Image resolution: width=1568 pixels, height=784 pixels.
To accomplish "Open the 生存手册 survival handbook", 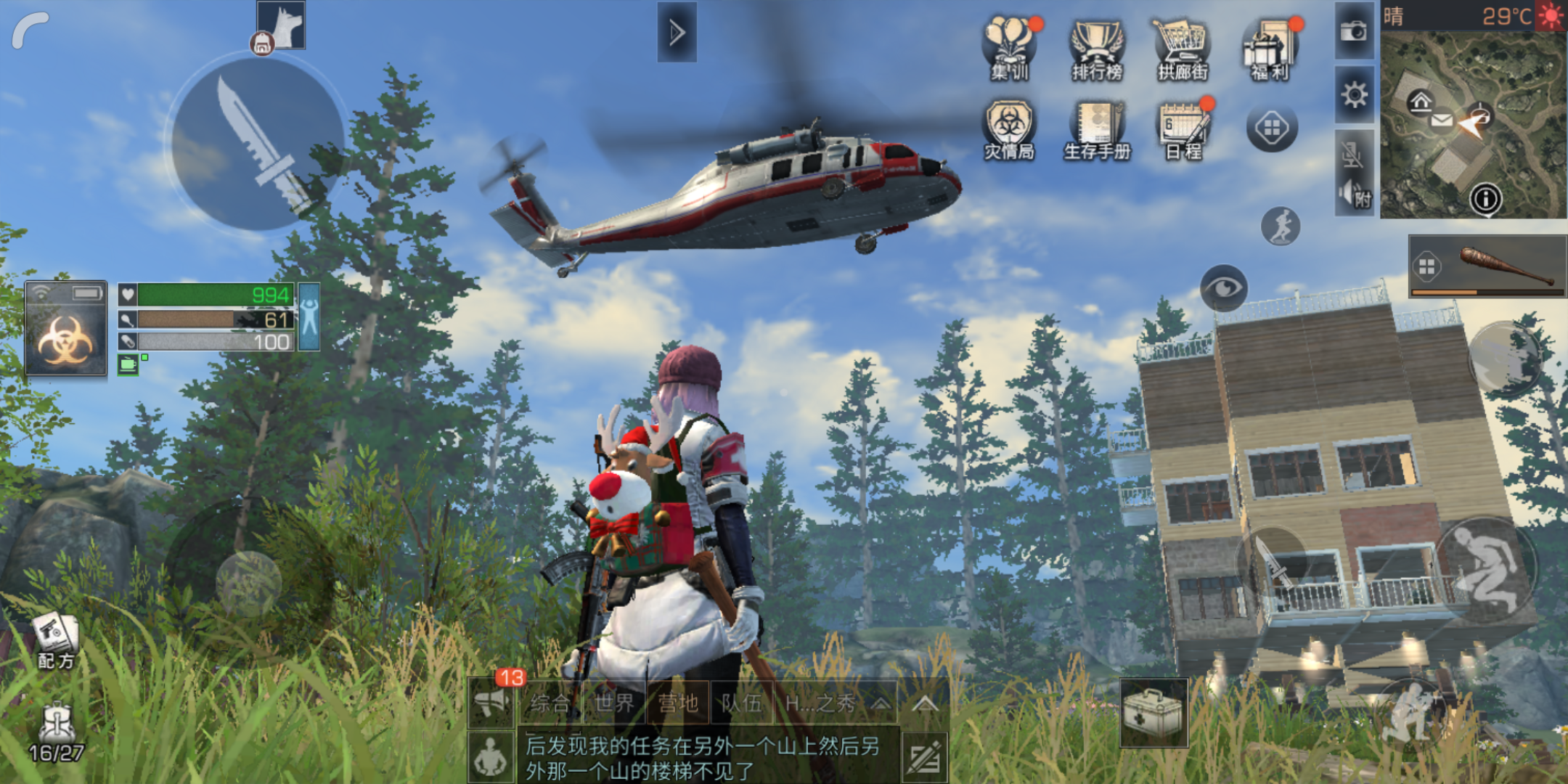I will pyautogui.click(x=1097, y=129).
